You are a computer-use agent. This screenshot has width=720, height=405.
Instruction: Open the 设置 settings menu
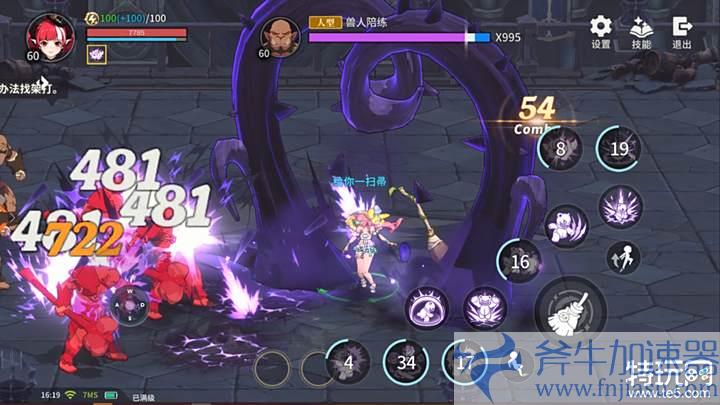600,30
